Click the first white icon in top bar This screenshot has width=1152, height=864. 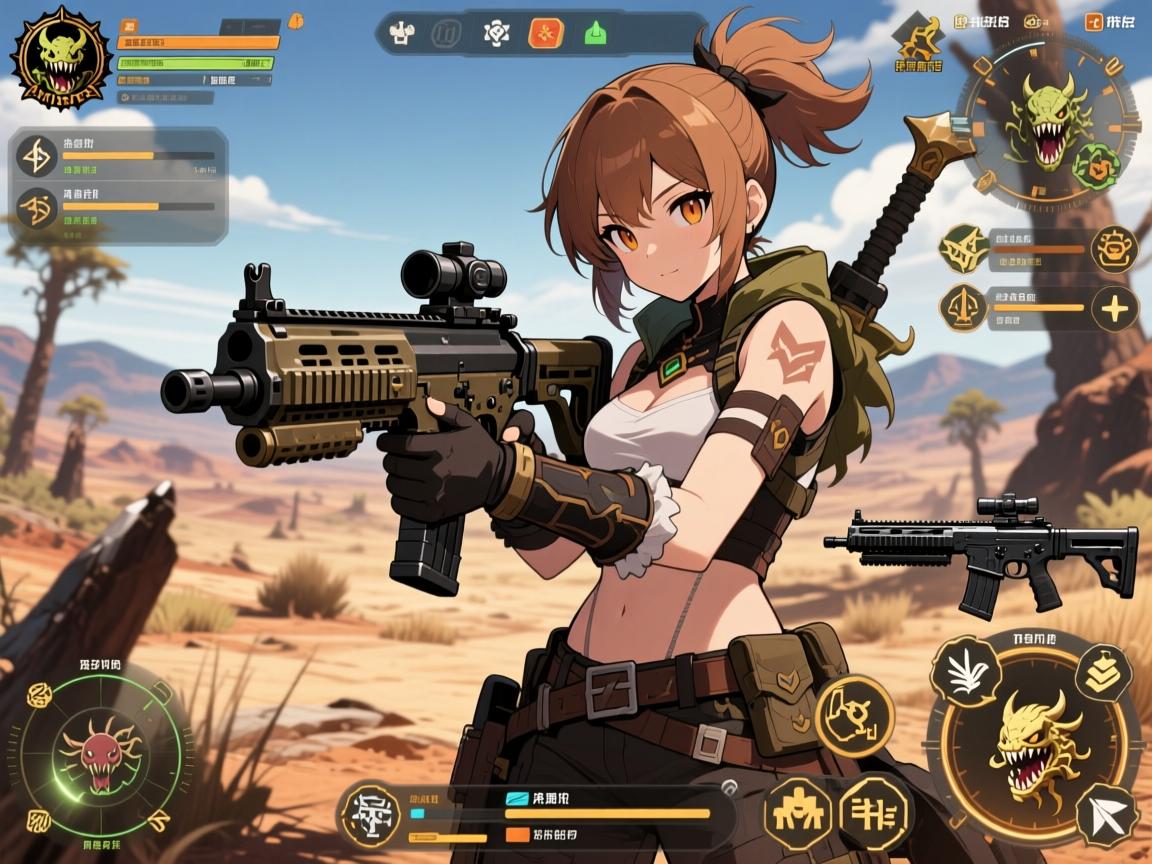402,33
